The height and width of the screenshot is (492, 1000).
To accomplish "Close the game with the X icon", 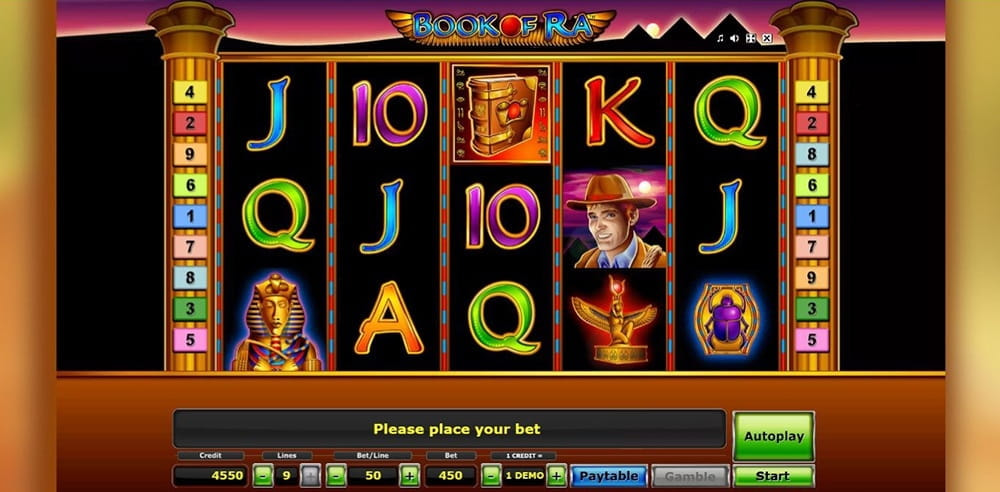I will click(x=767, y=38).
